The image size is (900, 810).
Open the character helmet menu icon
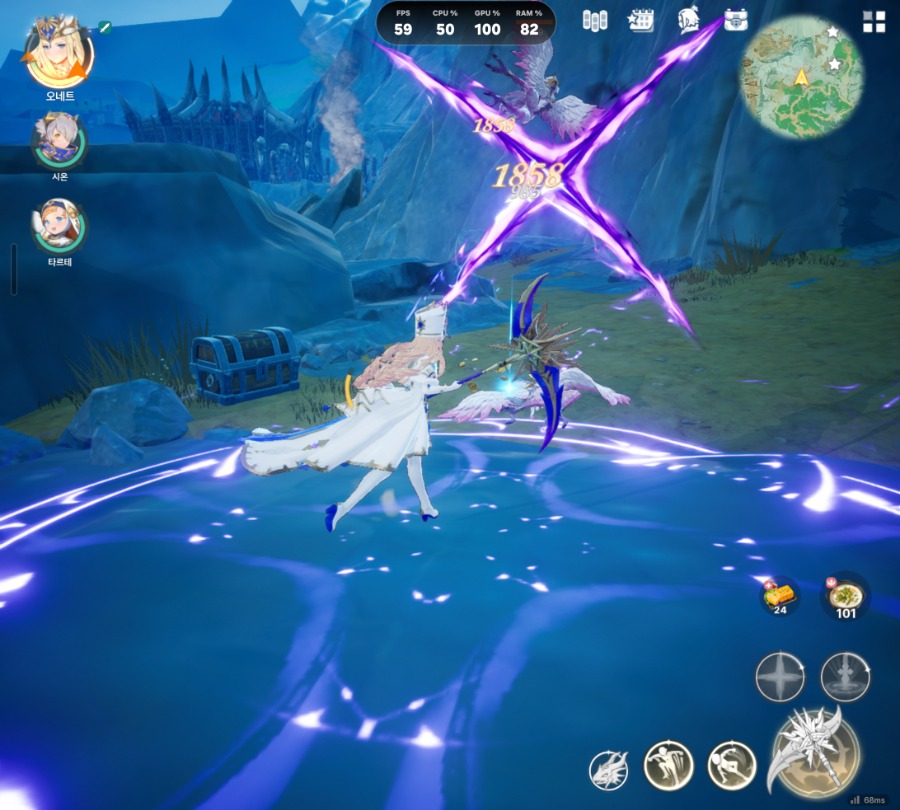[688, 20]
